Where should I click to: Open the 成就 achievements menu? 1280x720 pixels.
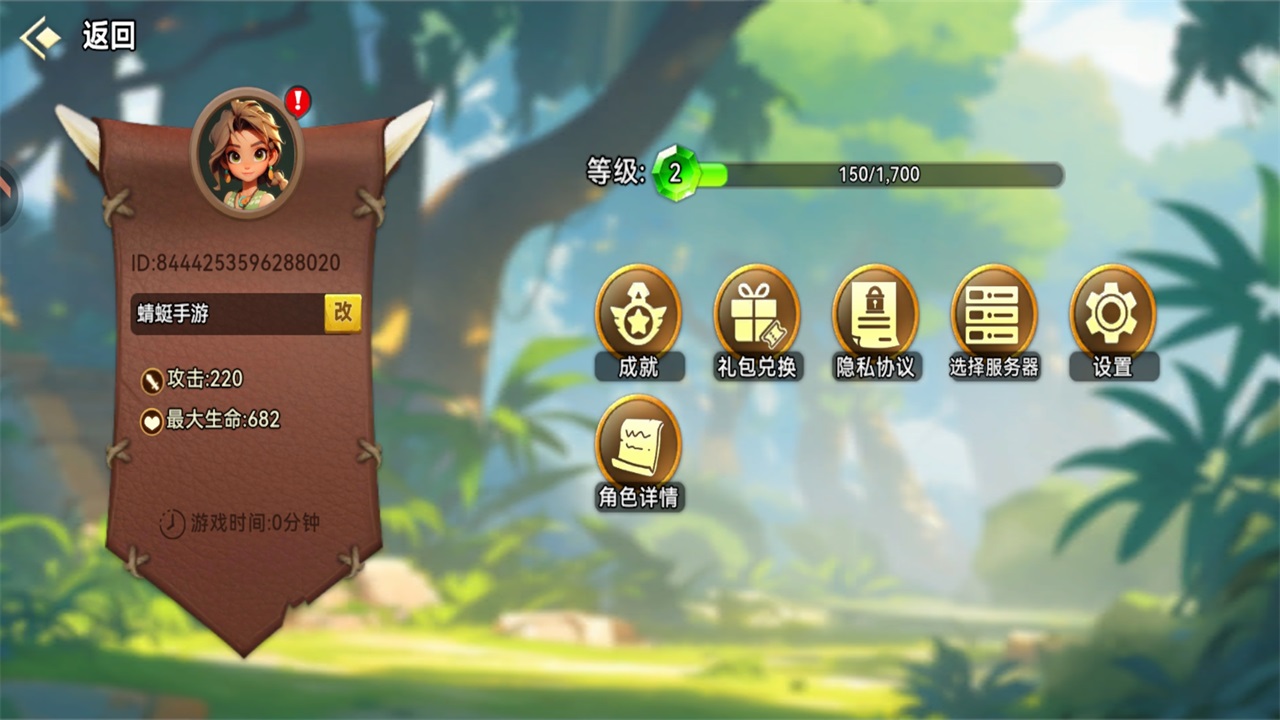coord(638,320)
